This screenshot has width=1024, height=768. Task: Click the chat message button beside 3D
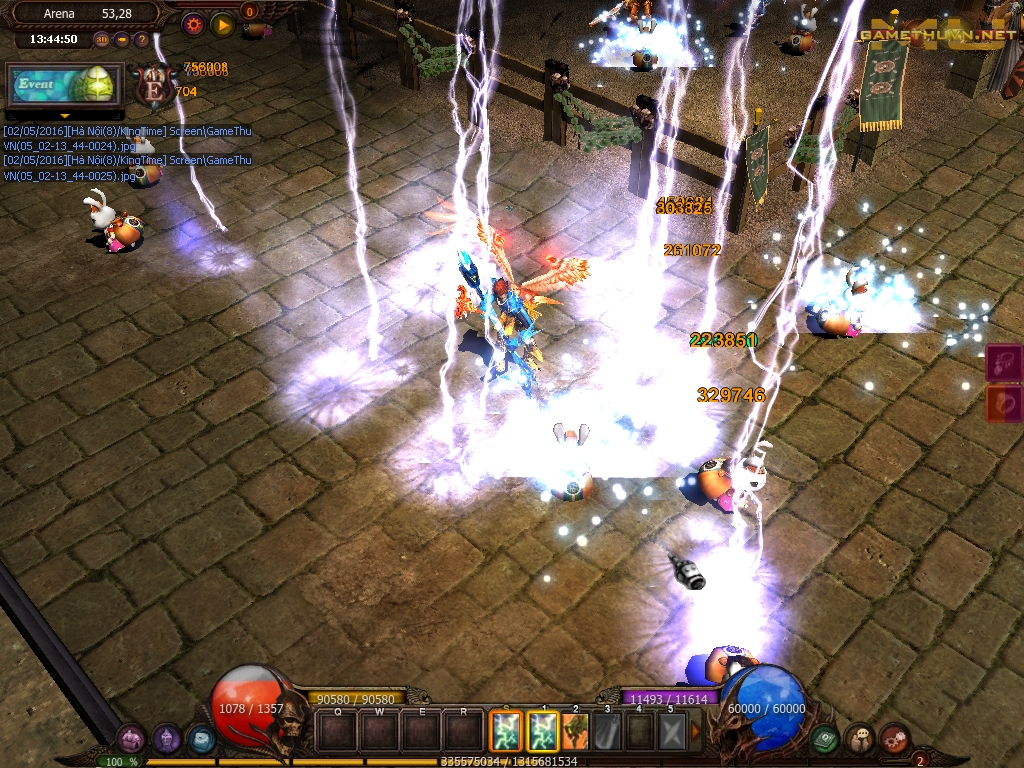122,40
